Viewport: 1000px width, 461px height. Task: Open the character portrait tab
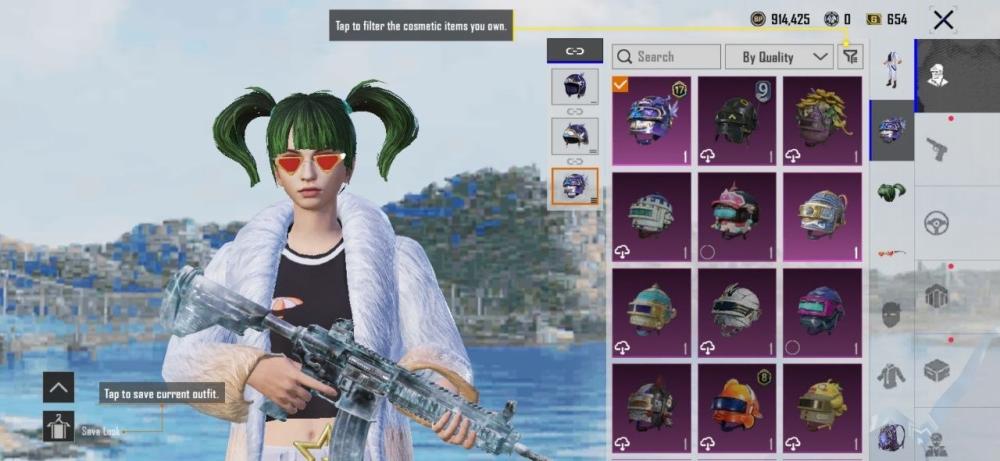click(x=937, y=75)
